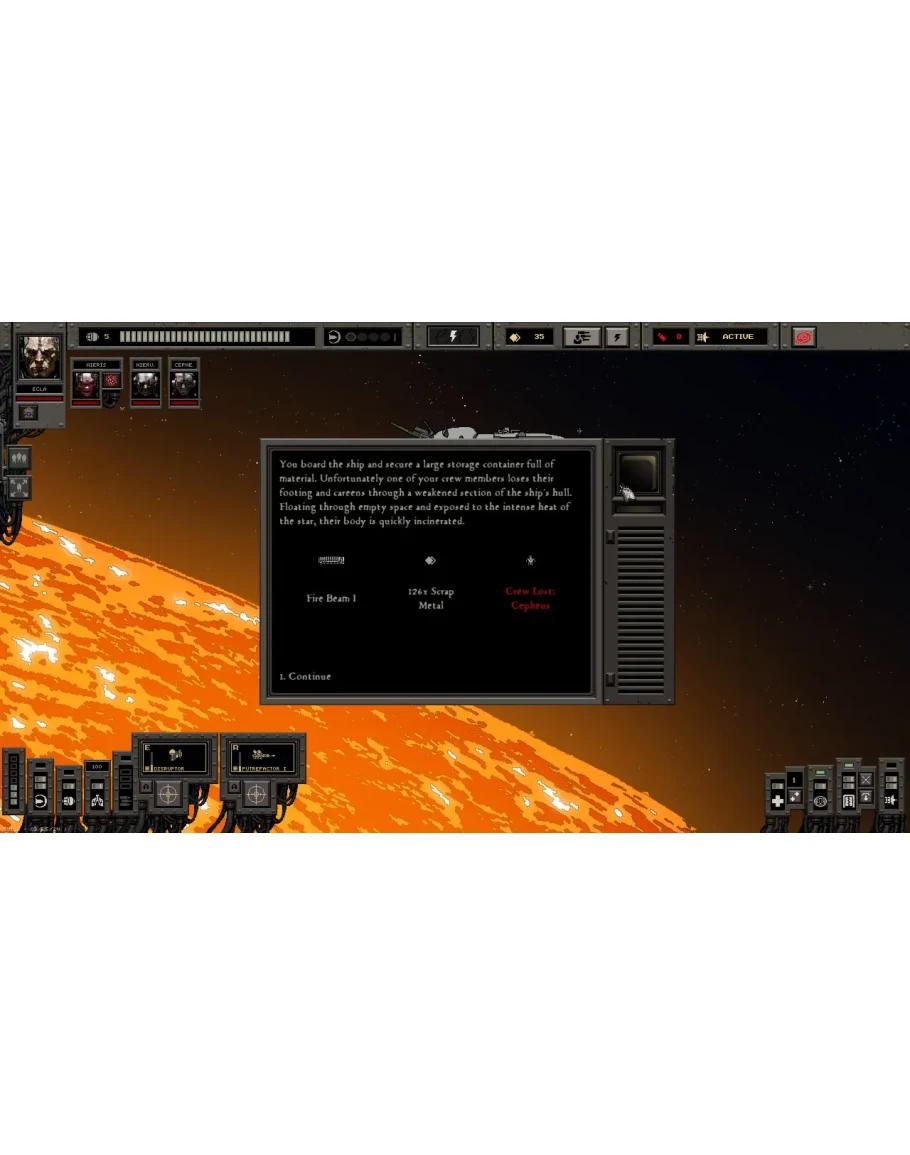Select the Cephe crew member portrait
Viewport: 910px width, 1155px height.
(183, 384)
